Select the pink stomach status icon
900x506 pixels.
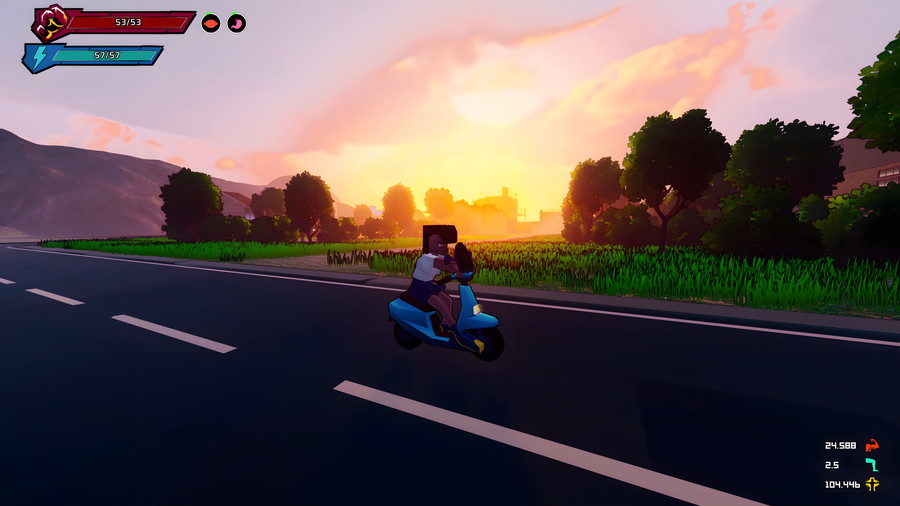coord(237,23)
